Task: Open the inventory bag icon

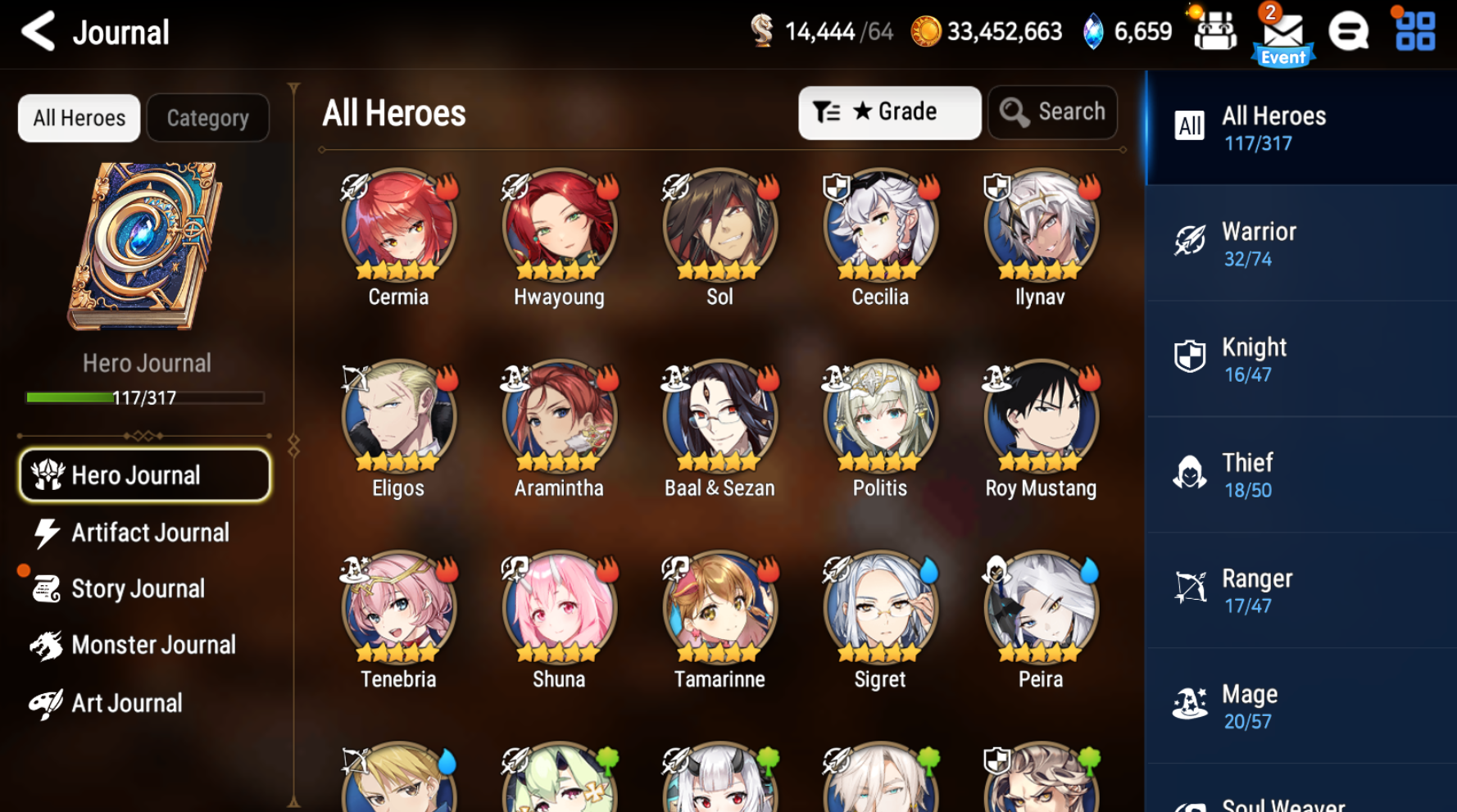Action: (1214, 31)
